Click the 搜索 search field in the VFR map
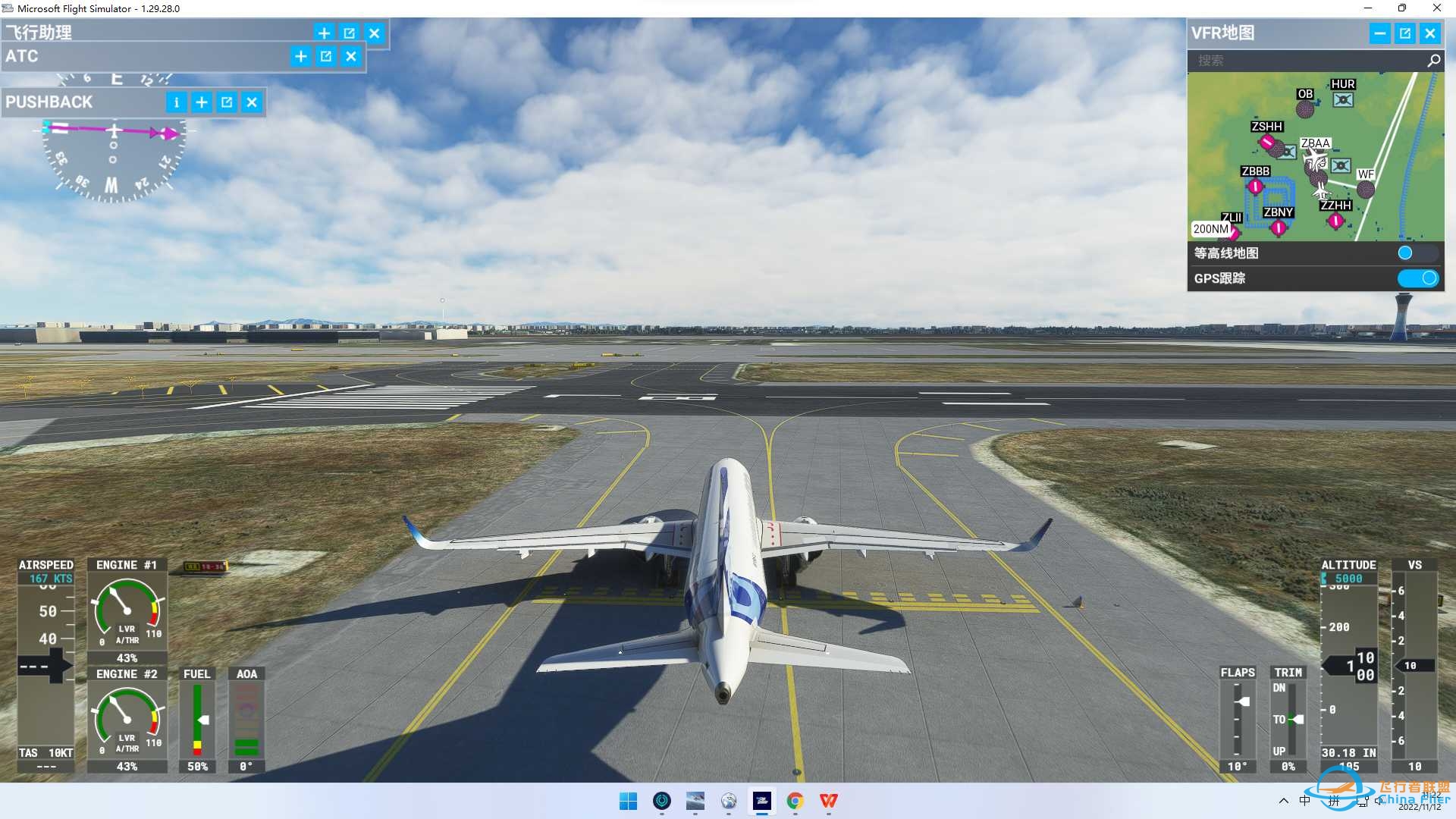This screenshot has width=1456, height=819. point(1304,61)
